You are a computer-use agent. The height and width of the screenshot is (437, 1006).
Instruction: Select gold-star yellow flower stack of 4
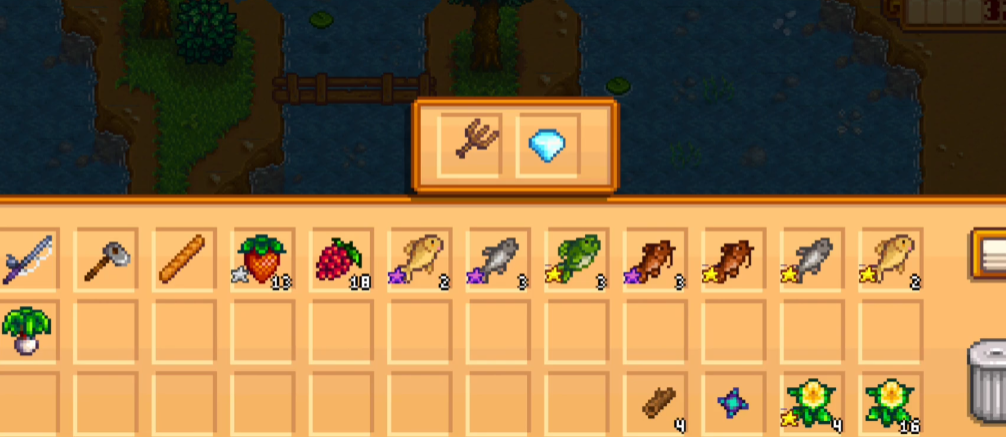[x=810, y=403]
